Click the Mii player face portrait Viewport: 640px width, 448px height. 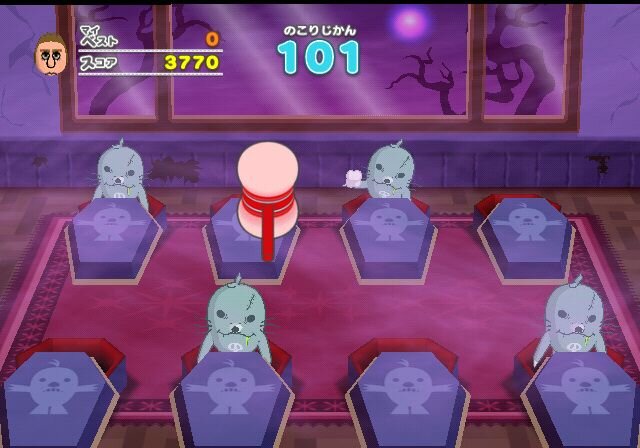coord(50,56)
